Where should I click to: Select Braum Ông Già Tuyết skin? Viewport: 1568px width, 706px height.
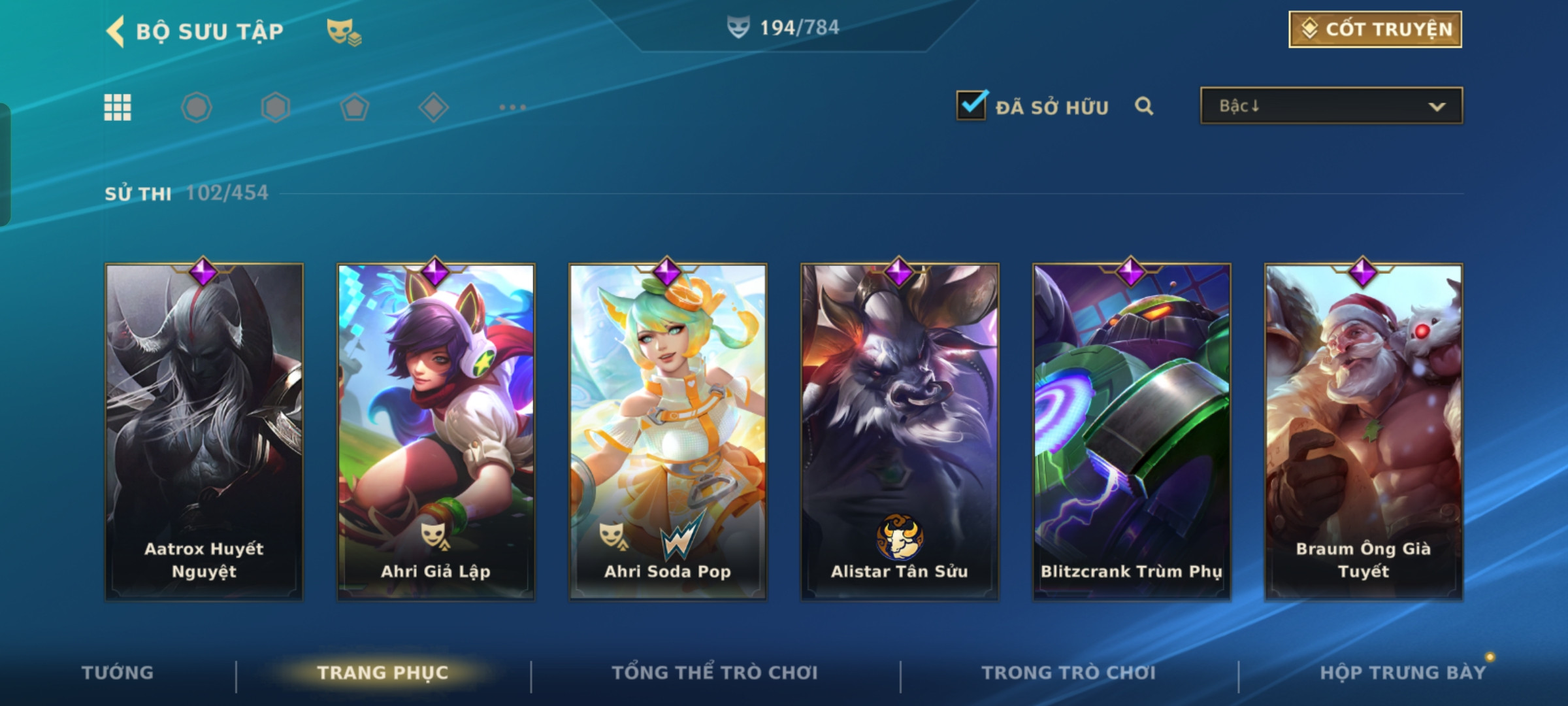click(1364, 431)
